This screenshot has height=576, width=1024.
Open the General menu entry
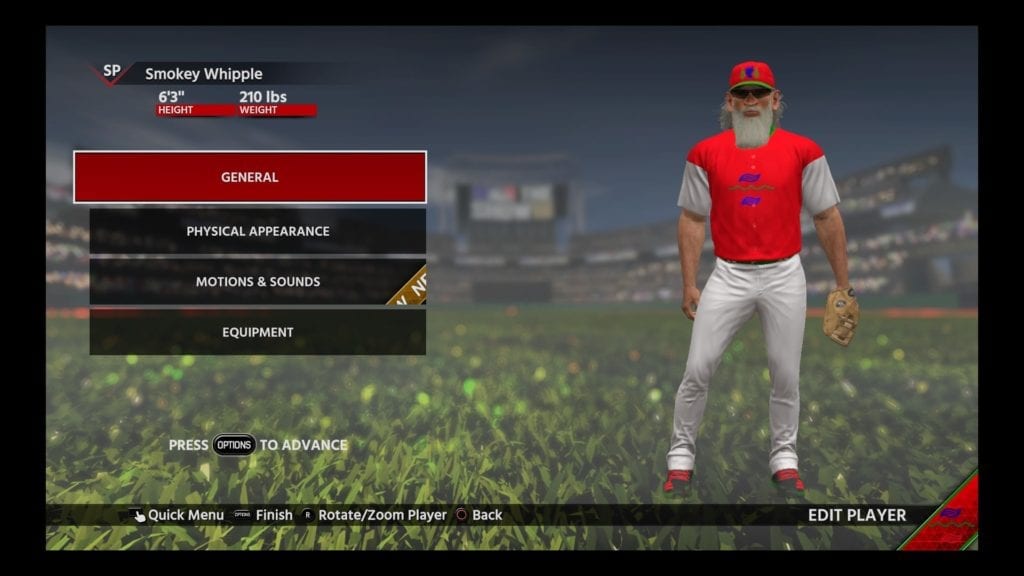coord(250,177)
